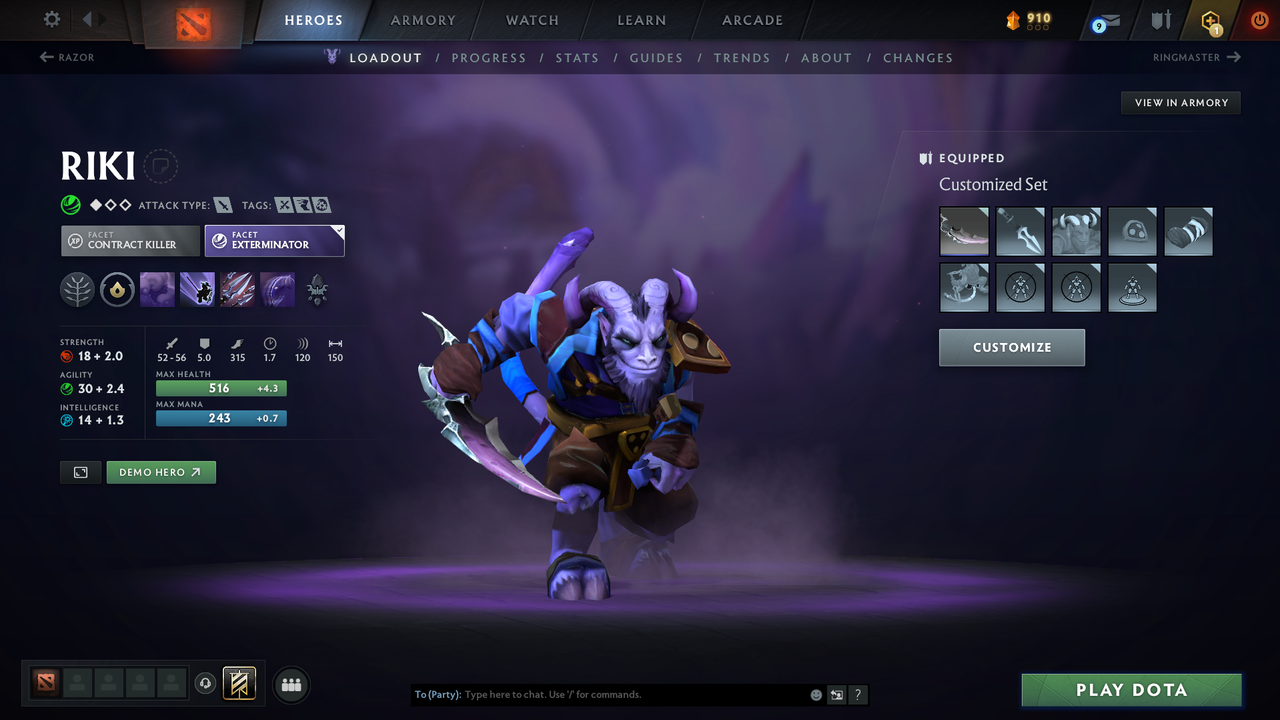Screen dimensions: 1280x720
Task: Switch to the Heroes tab
Action: pos(313,20)
